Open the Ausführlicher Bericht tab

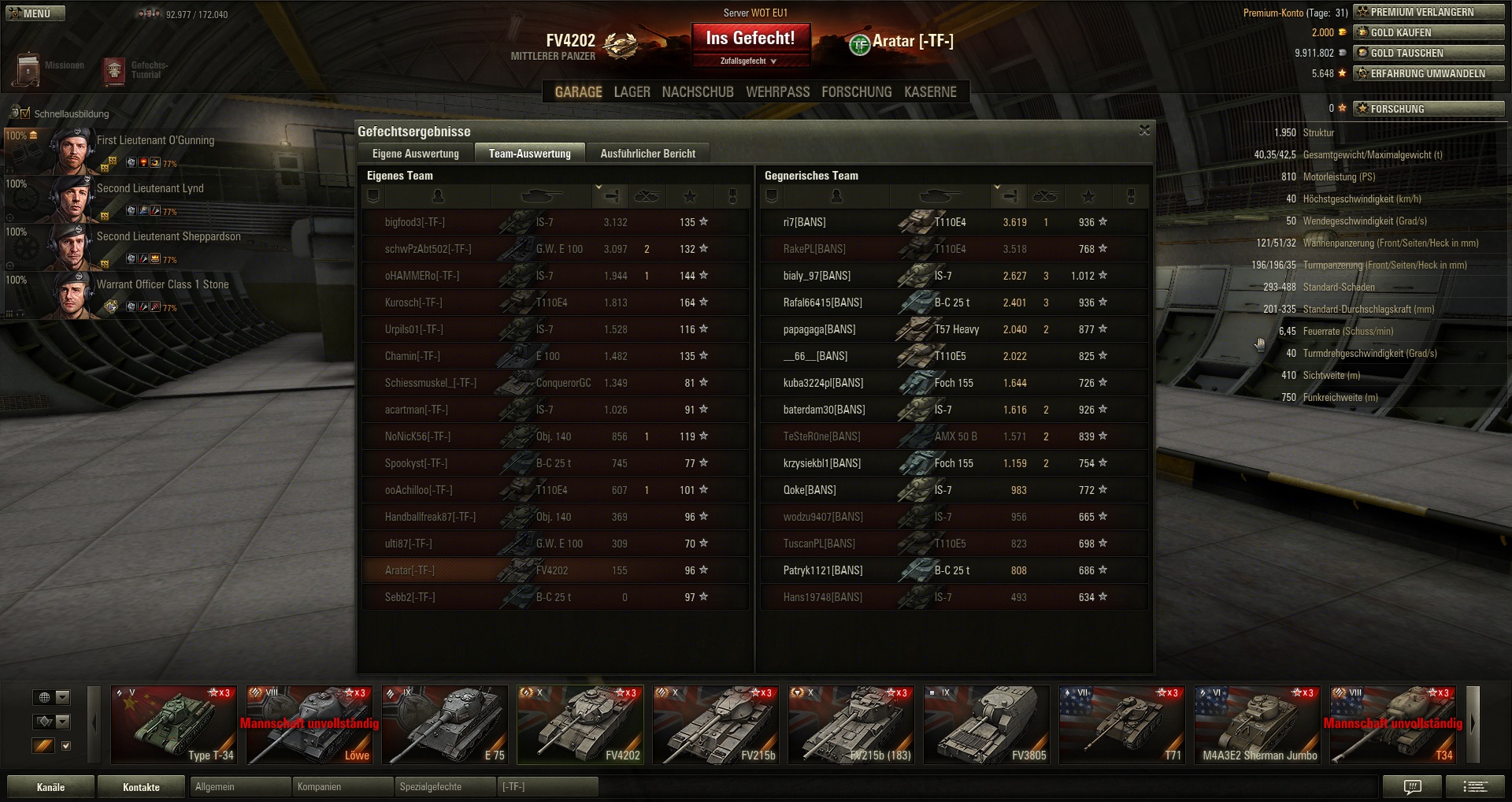(647, 154)
